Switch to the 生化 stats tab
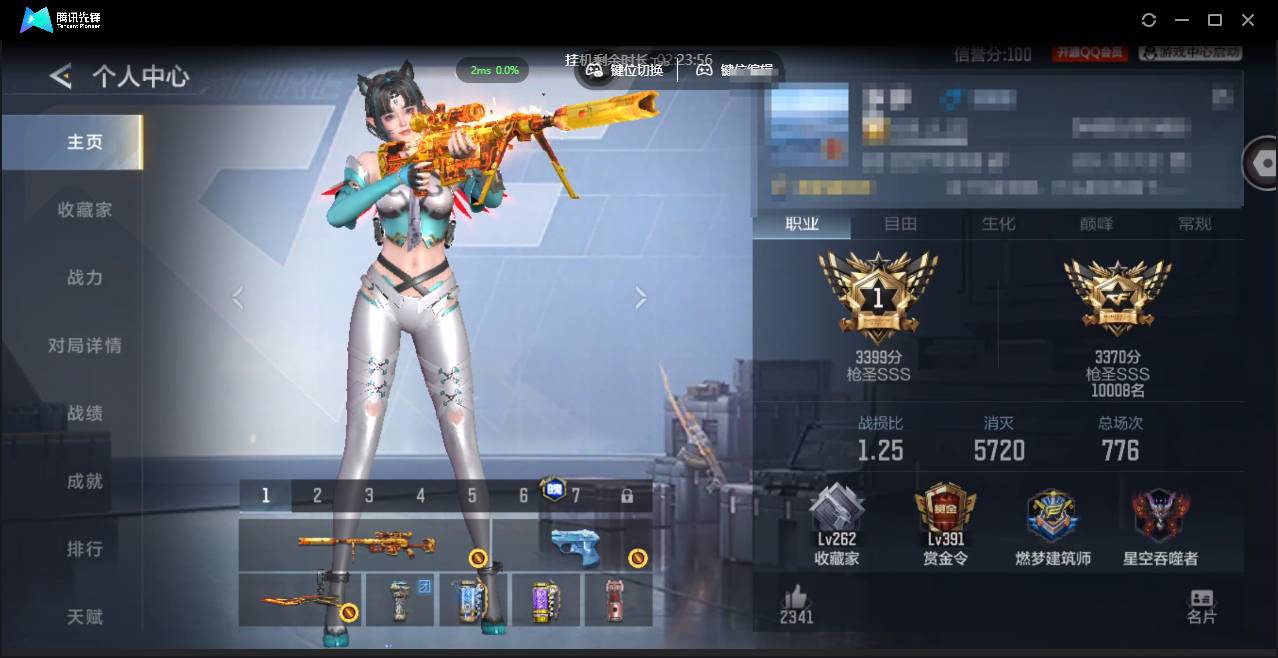1278x658 pixels. click(998, 224)
